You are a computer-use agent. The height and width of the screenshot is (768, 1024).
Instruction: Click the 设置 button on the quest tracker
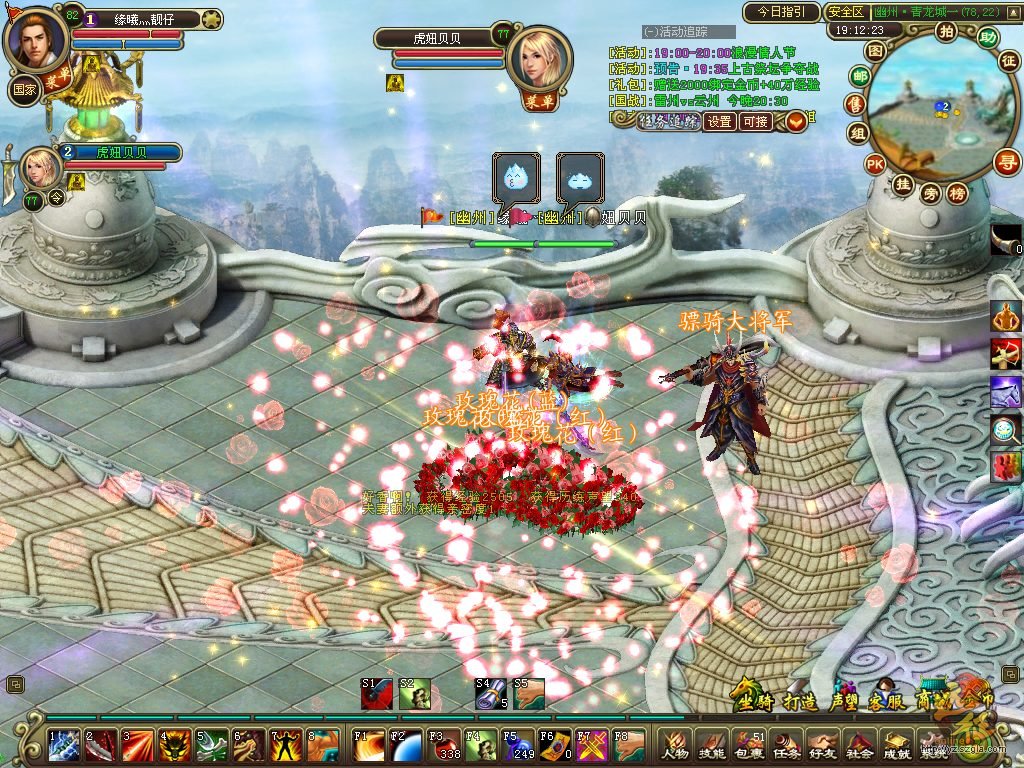pyautogui.click(x=720, y=121)
